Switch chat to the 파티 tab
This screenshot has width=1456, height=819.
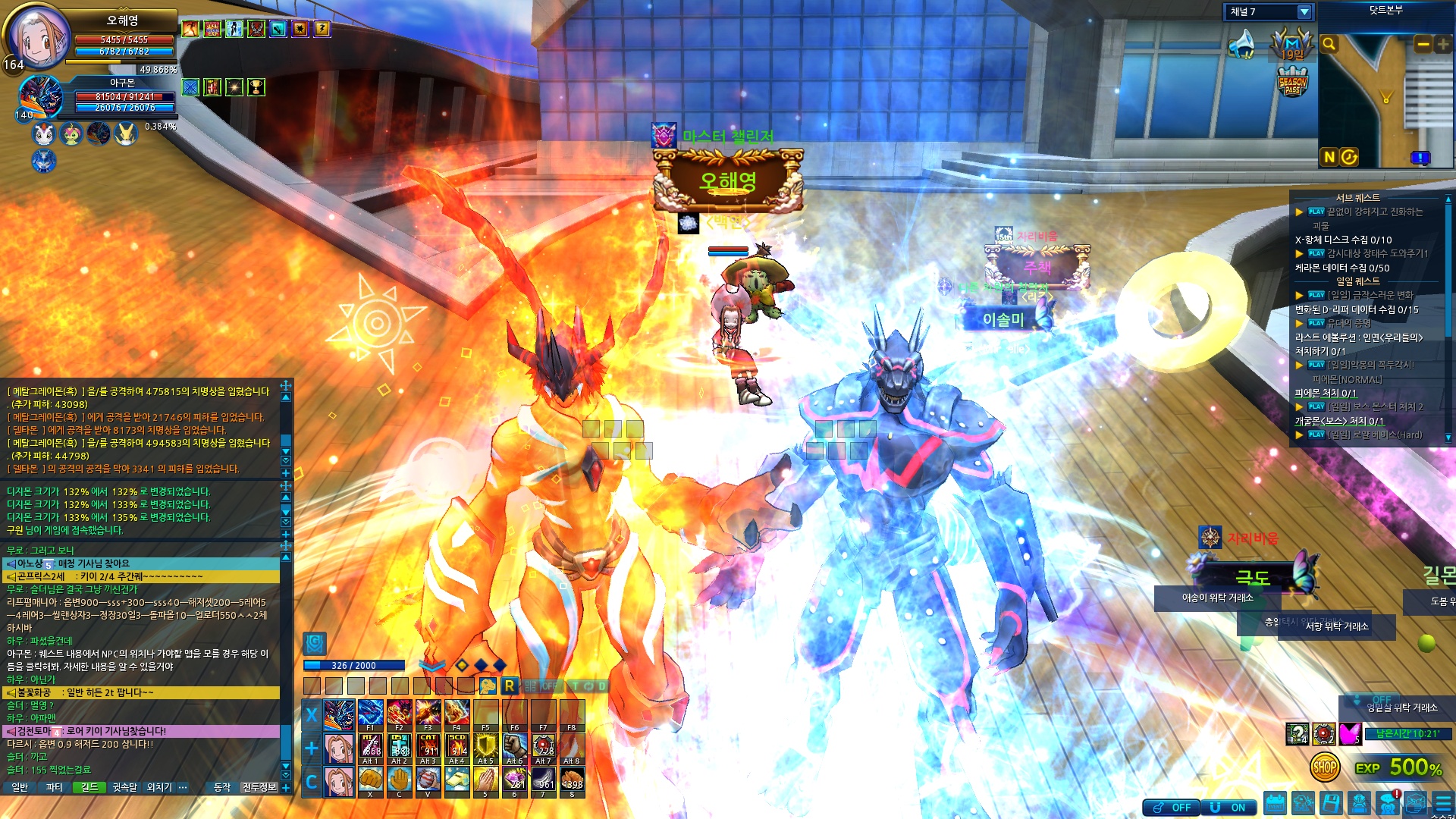click(54, 788)
